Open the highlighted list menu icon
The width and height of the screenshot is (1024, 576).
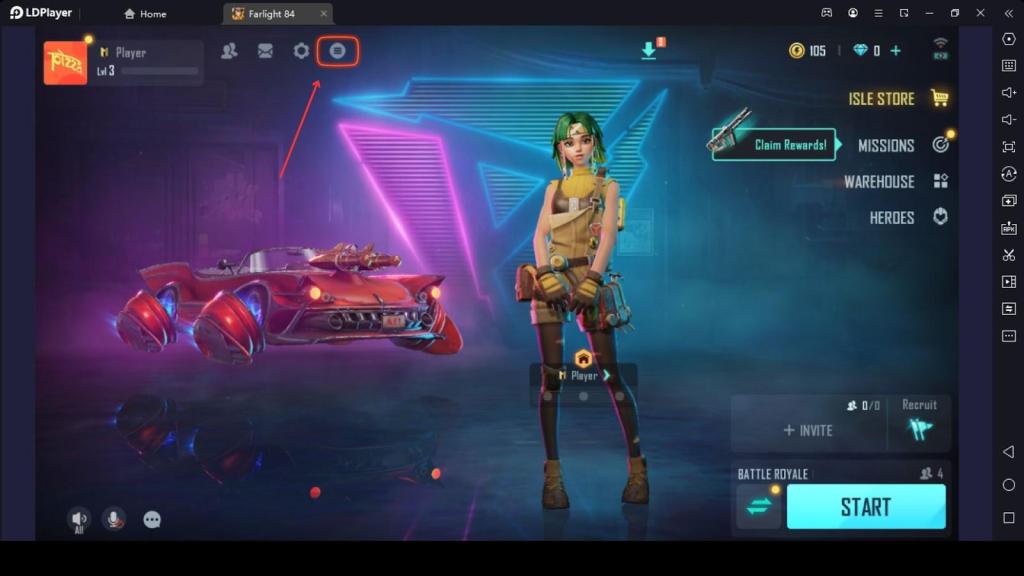point(338,51)
